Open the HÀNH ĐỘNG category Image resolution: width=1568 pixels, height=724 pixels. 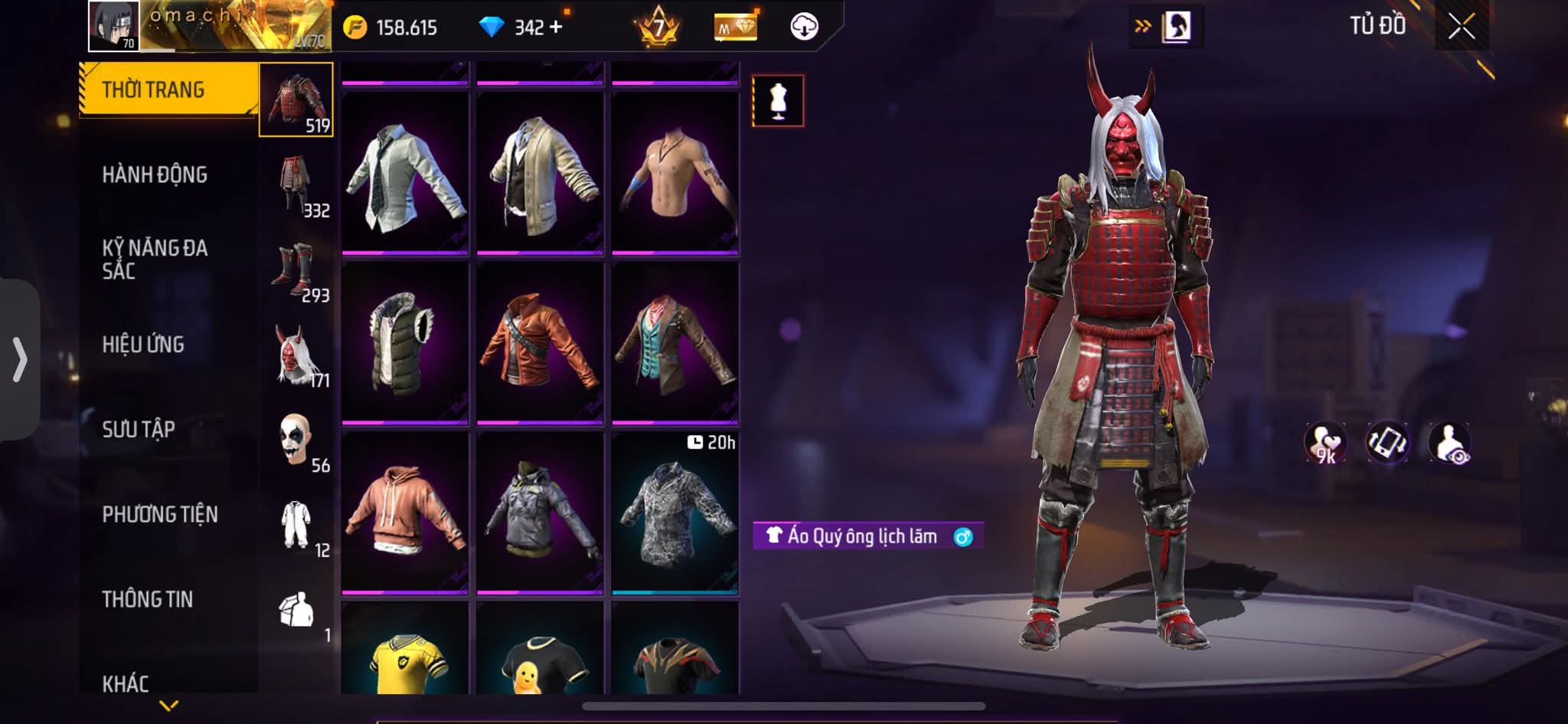click(155, 175)
